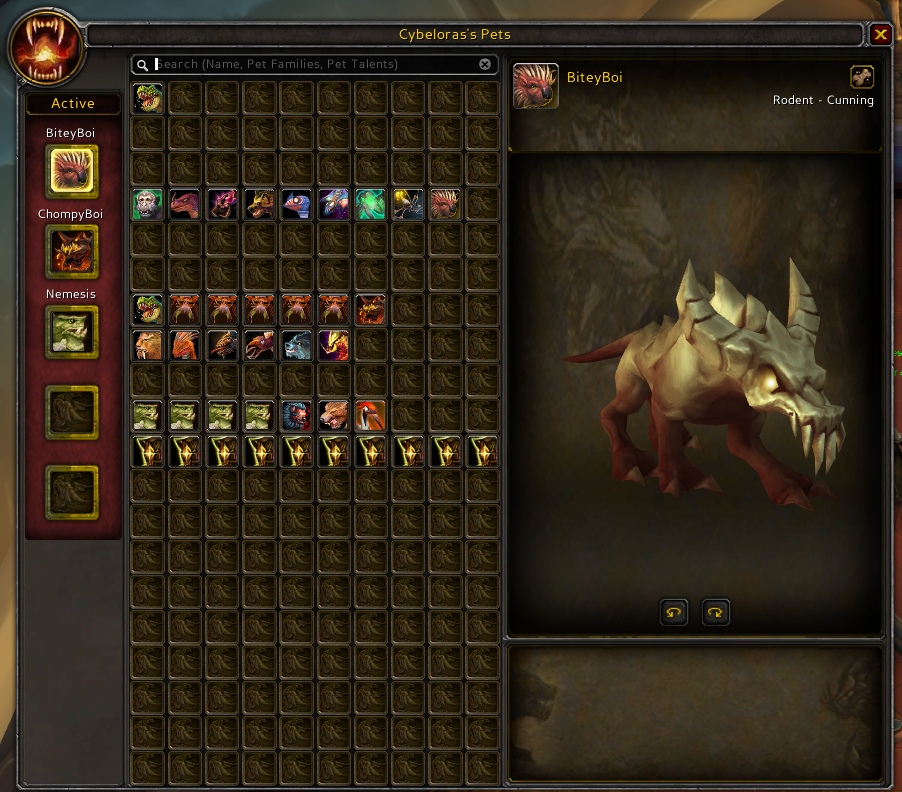Pick the brown bear pet icon
This screenshot has height=792, width=902.
(x=333, y=415)
